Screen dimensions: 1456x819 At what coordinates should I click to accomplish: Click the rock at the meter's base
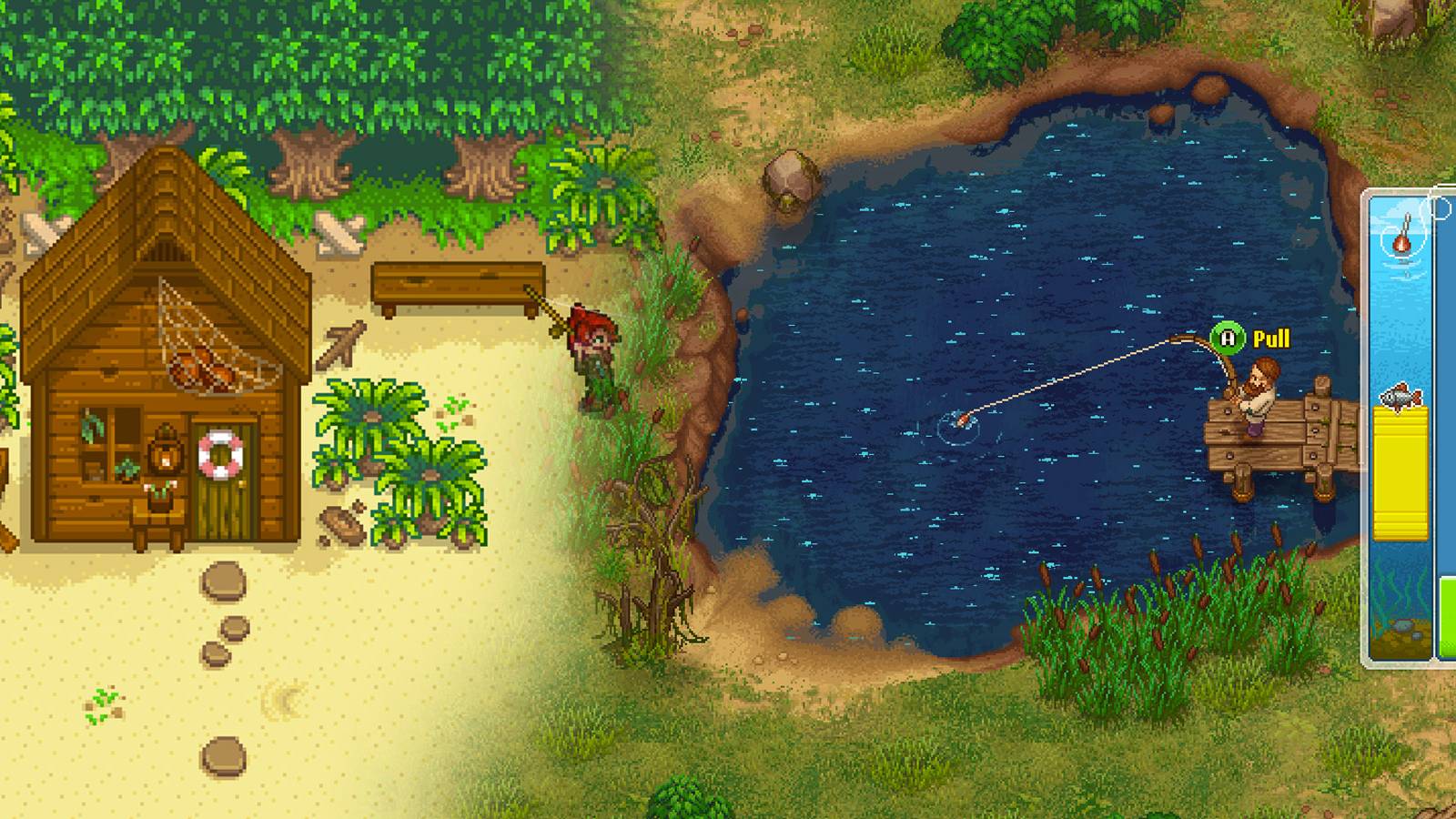pyautogui.click(x=1404, y=626)
